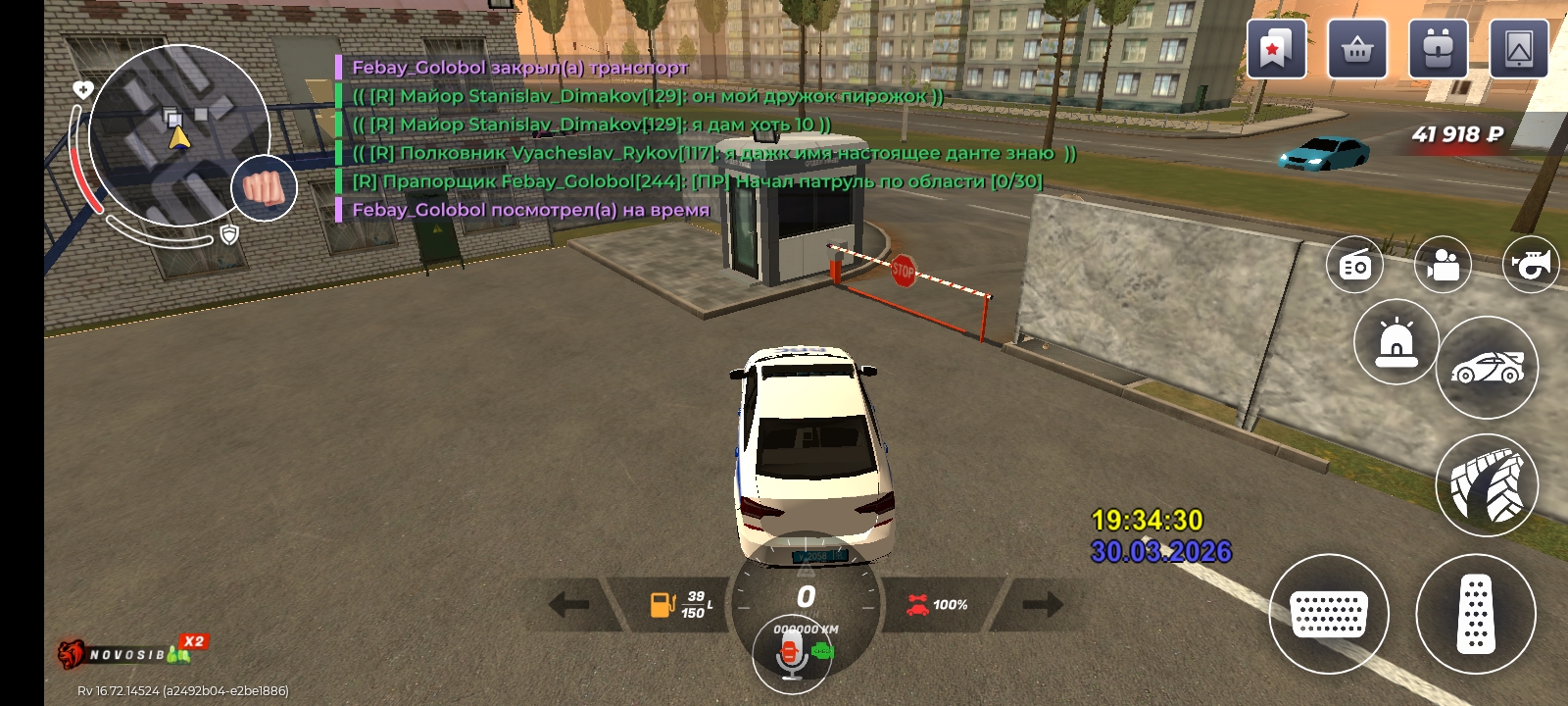Honk the car horn
The height and width of the screenshot is (706, 1568).
click(1531, 265)
